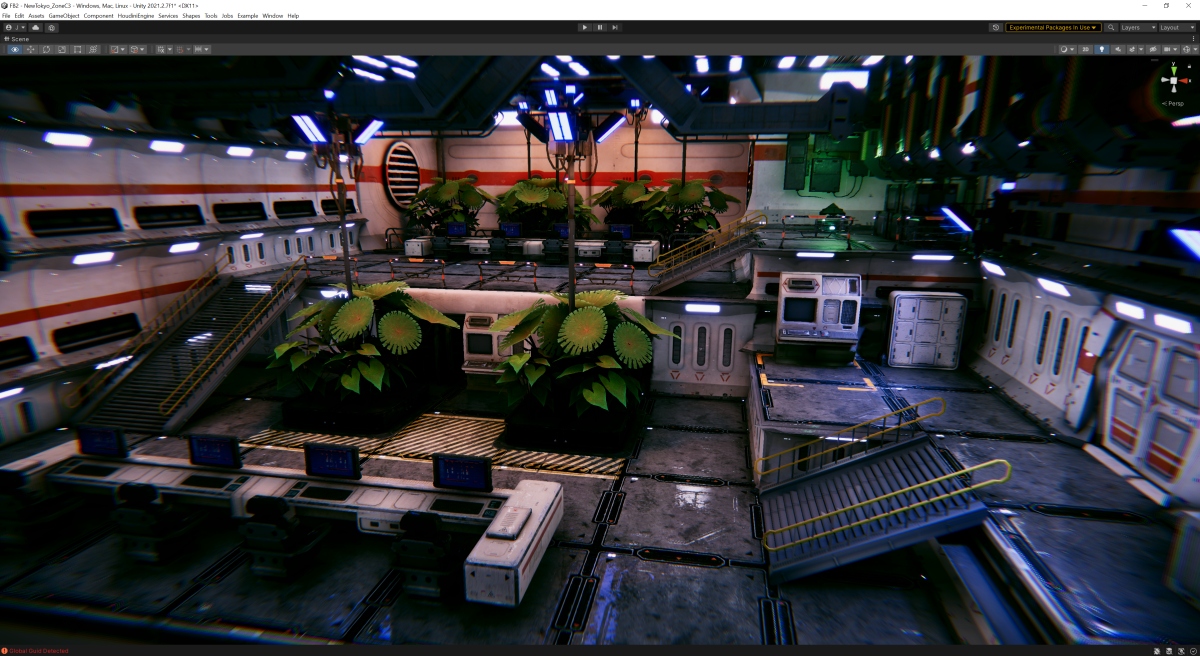Viewport: 1200px width, 656px height.
Task: Click the Pause button in the toolbar
Action: 600,27
